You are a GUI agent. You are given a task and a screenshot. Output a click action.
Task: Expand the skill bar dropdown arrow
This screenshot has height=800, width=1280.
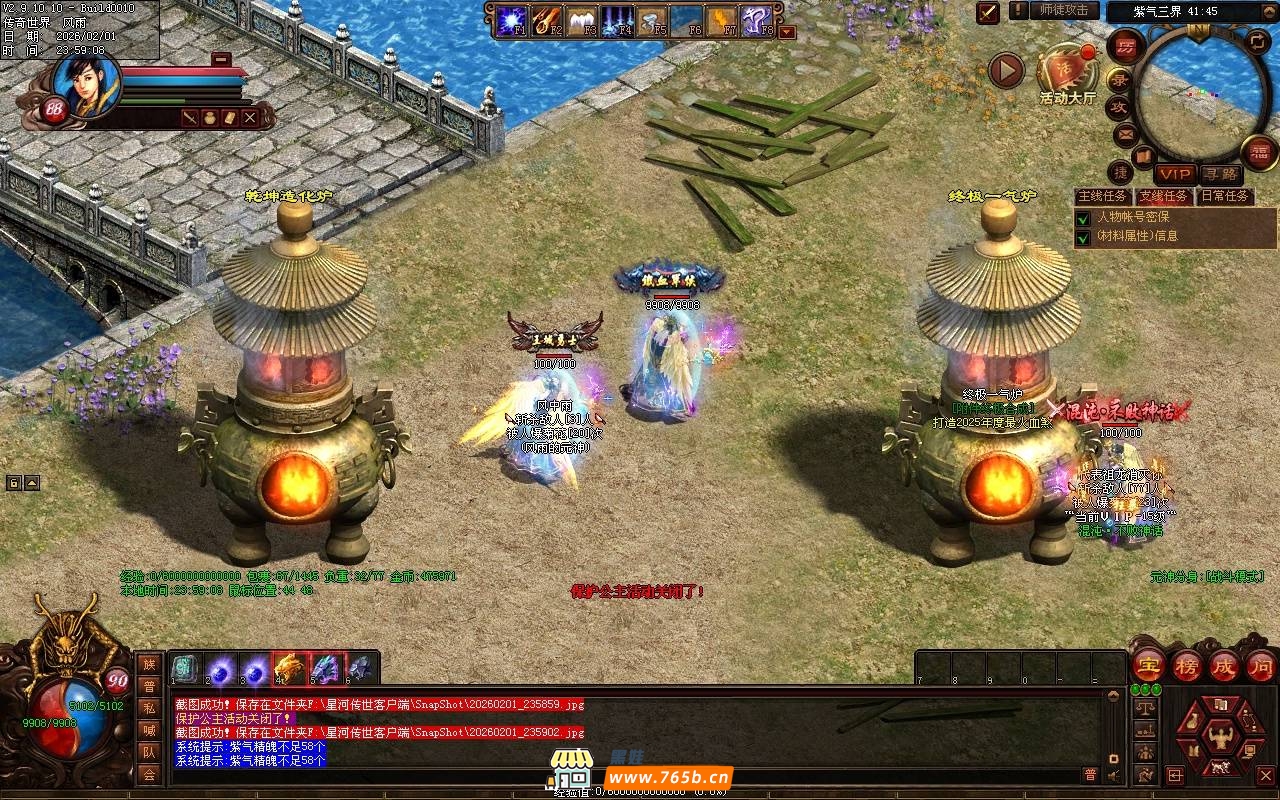[x=788, y=31]
